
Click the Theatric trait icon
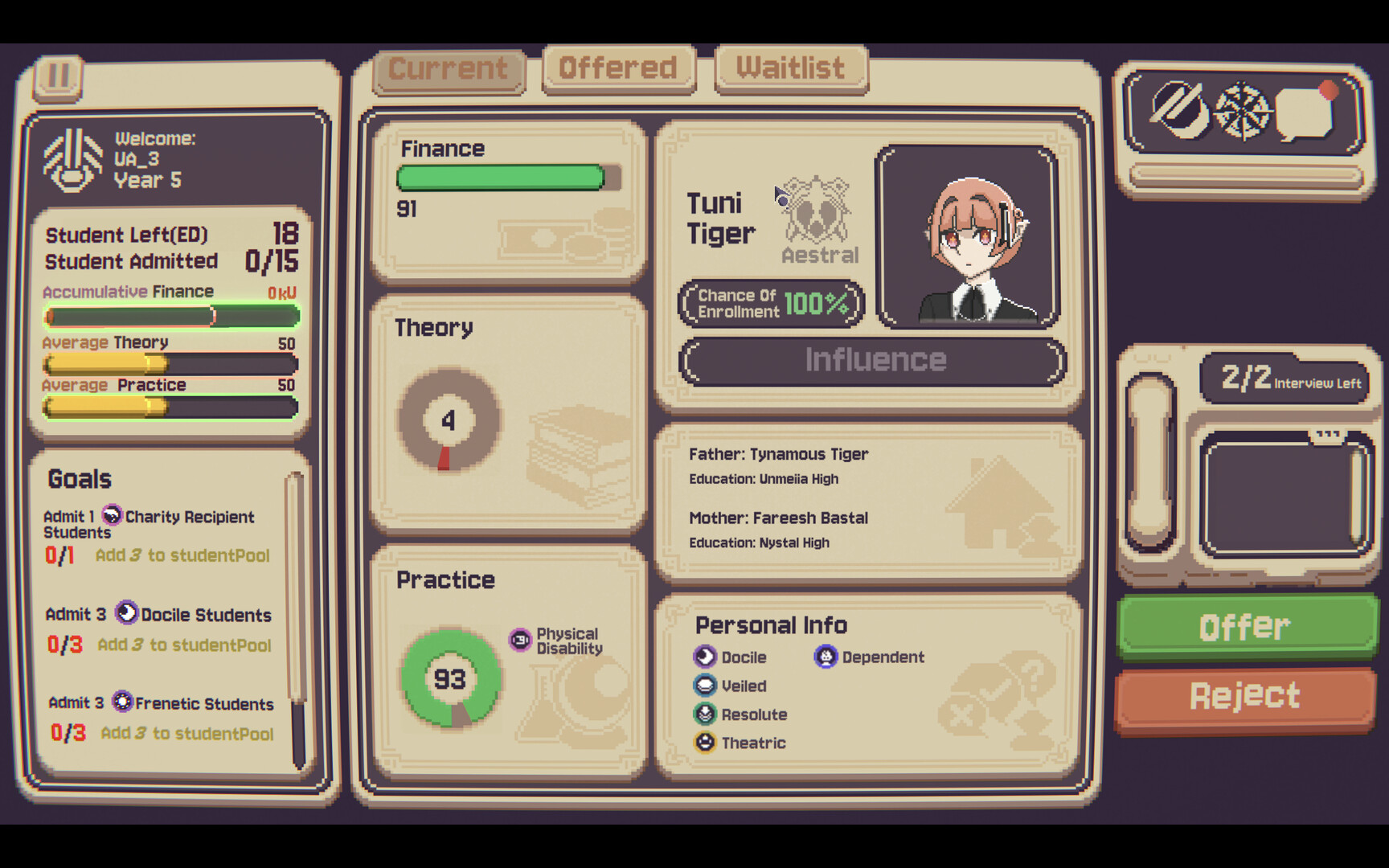(x=705, y=743)
